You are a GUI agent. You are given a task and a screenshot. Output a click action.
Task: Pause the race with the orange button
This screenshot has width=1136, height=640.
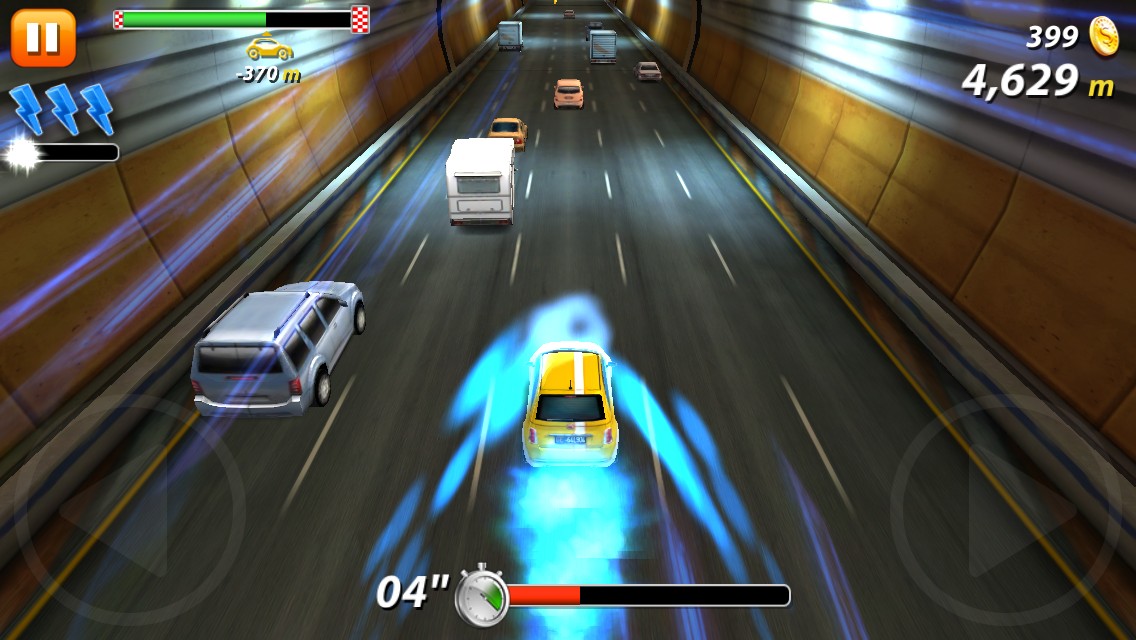43,37
